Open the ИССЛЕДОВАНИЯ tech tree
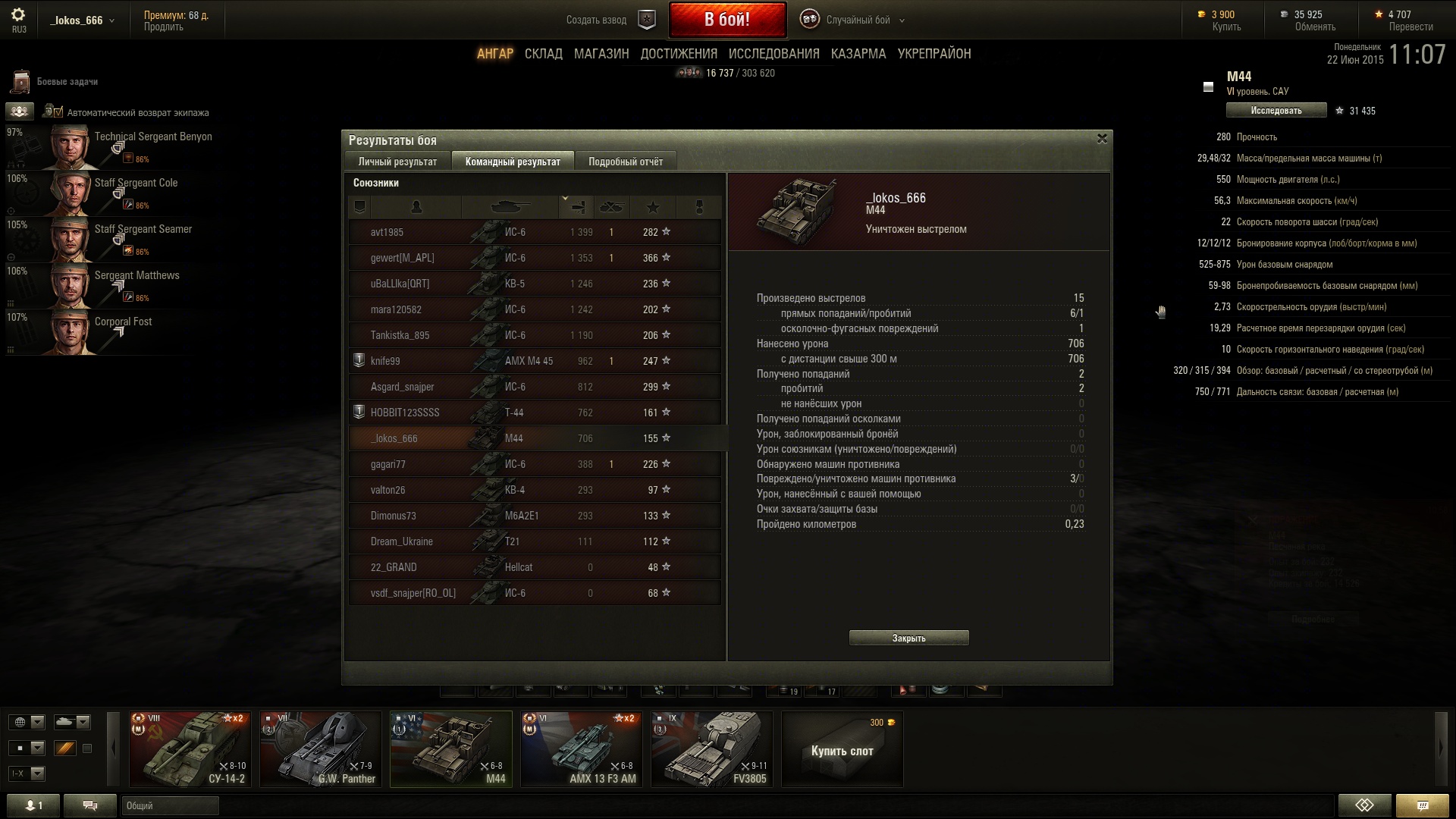Image resolution: width=1456 pixels, height=819 pixels. coord(773,54)
